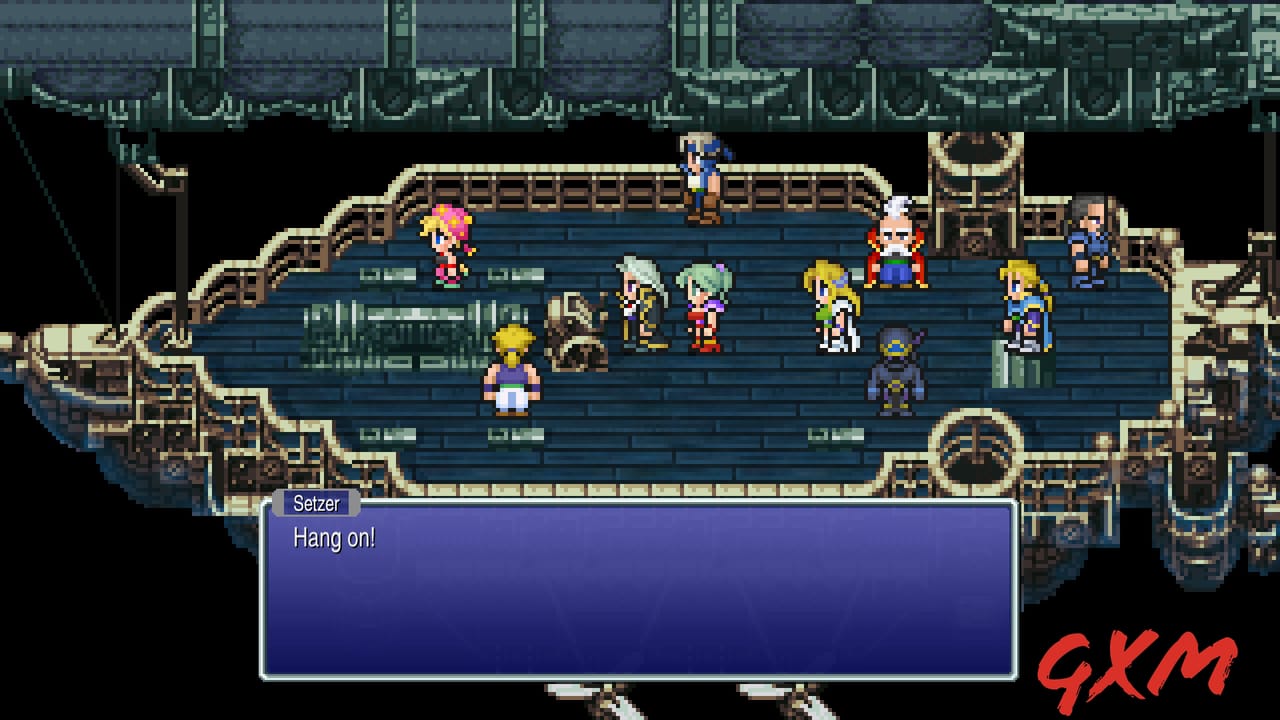Click the Setzer nameplate above the dialogue box
The height and width of the screenshot is (720, 1280).
pos(318,503)
